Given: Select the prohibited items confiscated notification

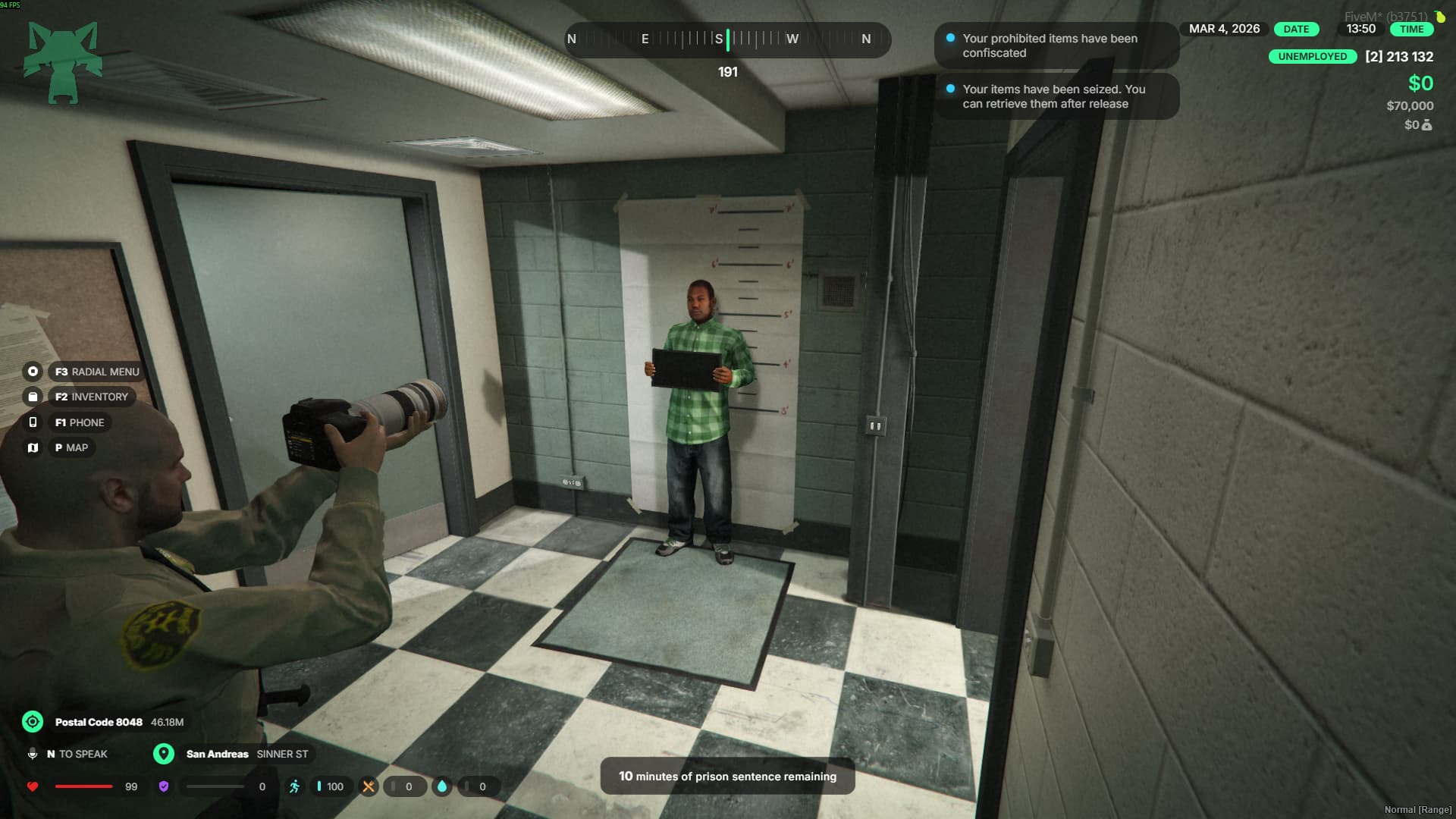Looking at the screenshot, I should pos(1056,45).
